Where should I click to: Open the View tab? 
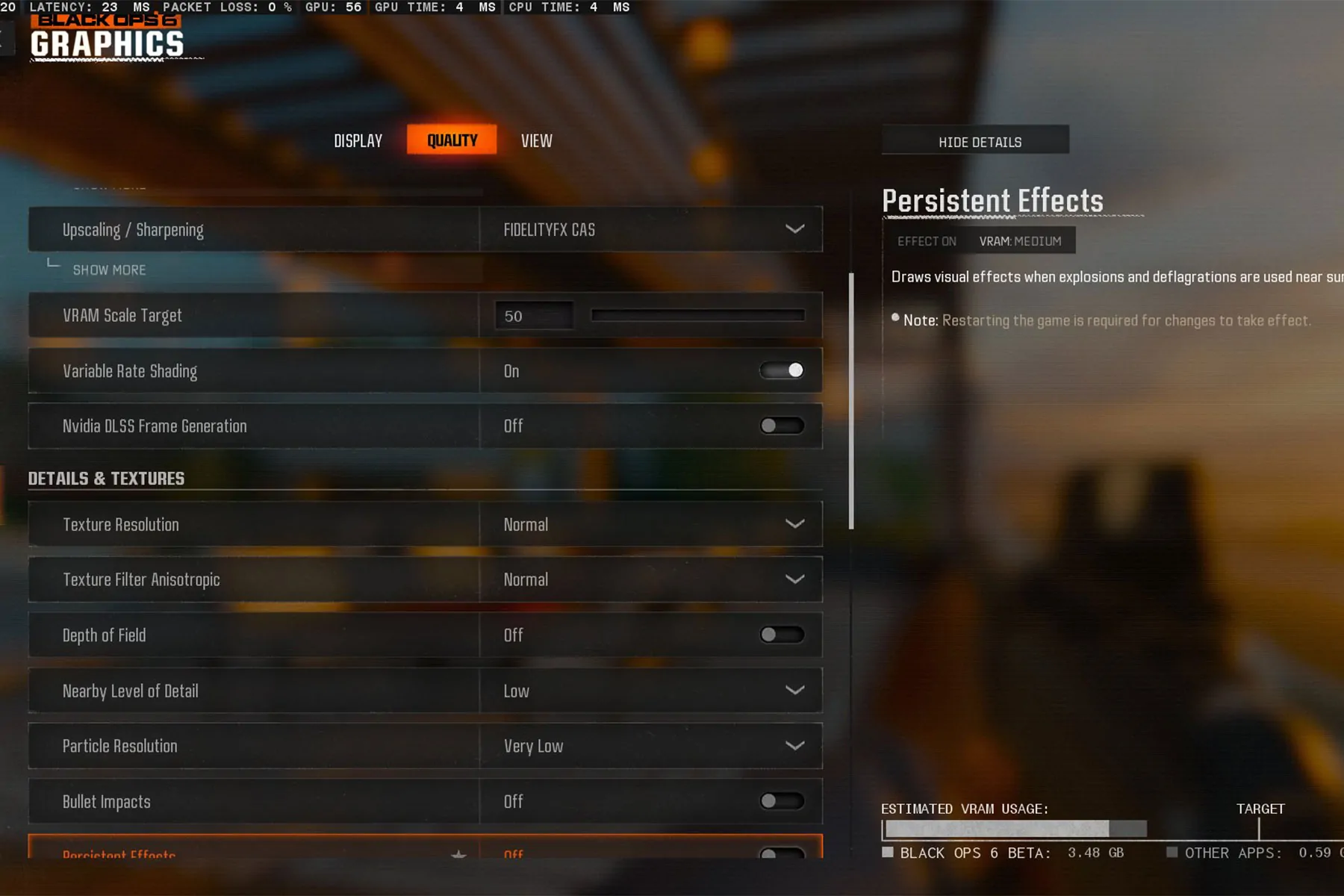coord(536,141)
